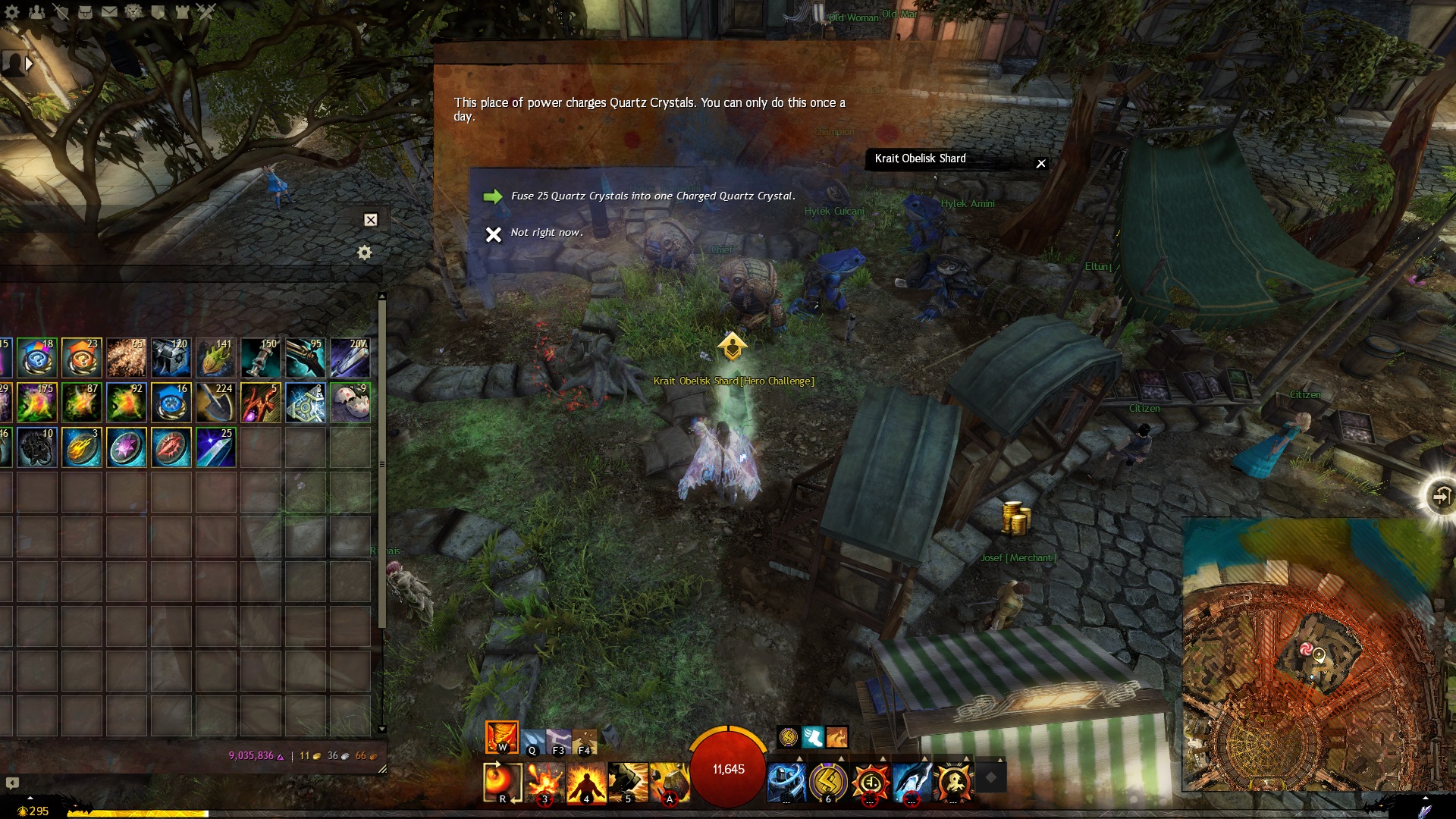Close the inventory panel

[x=371, y=220]
